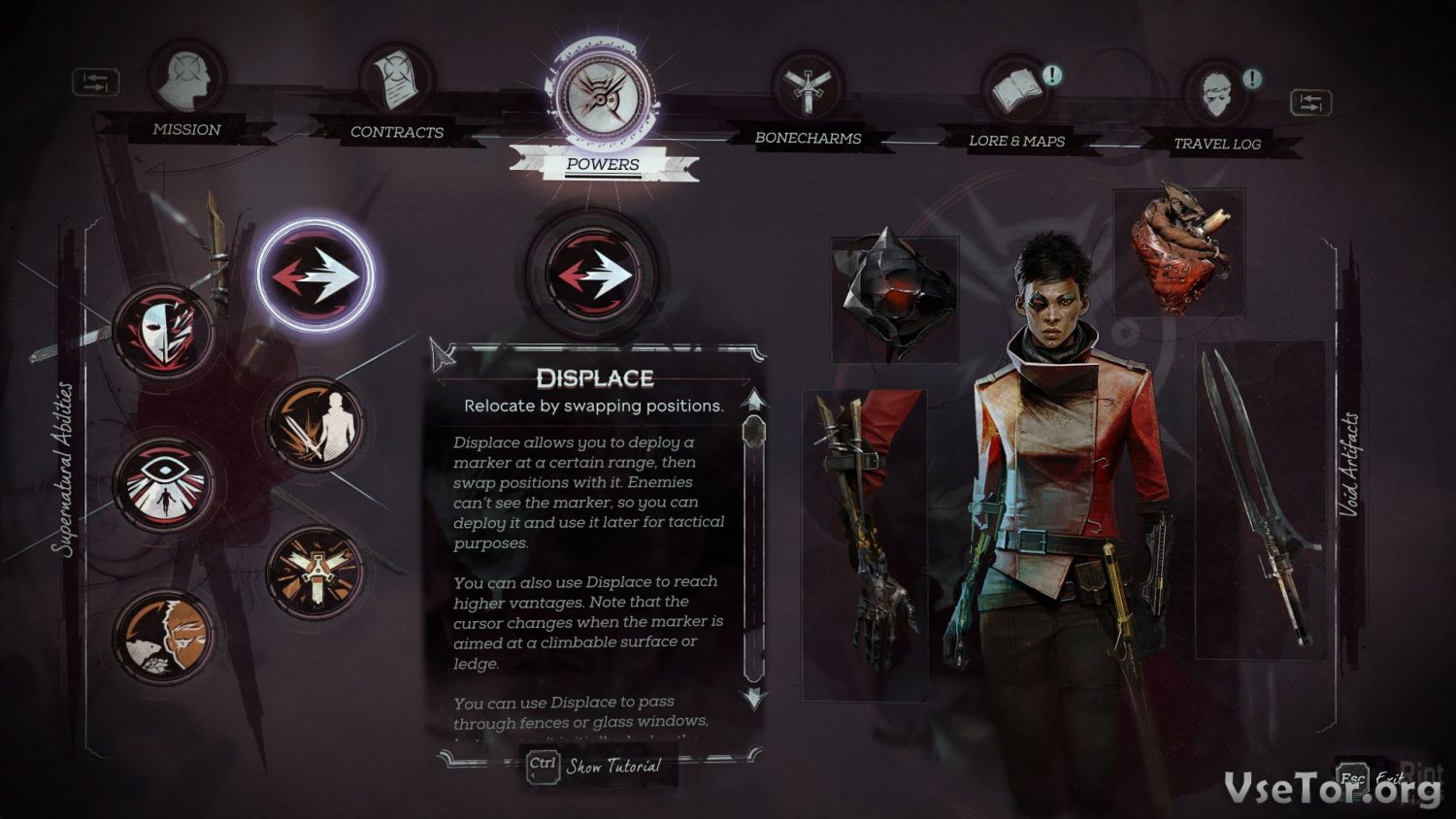The width and height of the screenshot is (1456, 819).
Task: Choose the split mask ability icon
Action: click(x=163, y=332)
